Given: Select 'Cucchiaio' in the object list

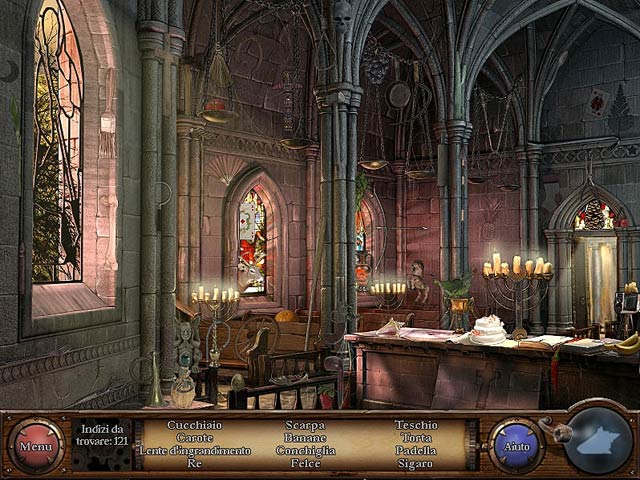Looking at the screenshot, I should tap(195, 425).
